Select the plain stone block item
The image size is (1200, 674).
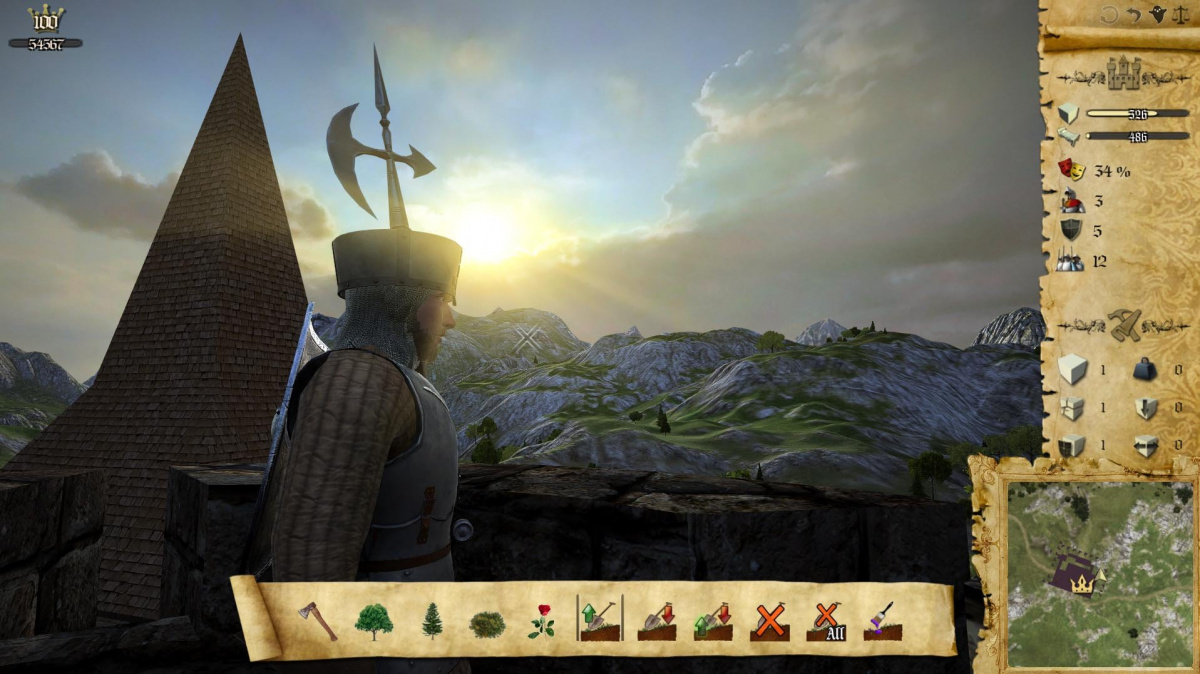point(1072,371)
